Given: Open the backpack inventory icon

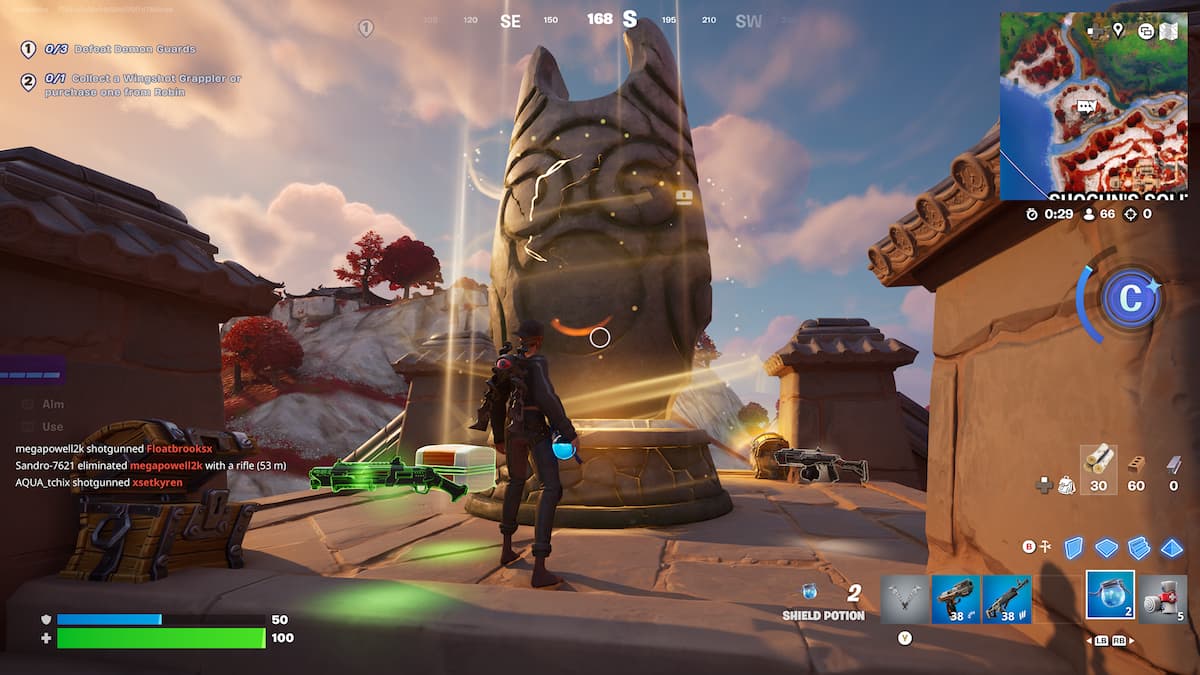Looking at the screenshot, I should click(x=1067, y=485).
